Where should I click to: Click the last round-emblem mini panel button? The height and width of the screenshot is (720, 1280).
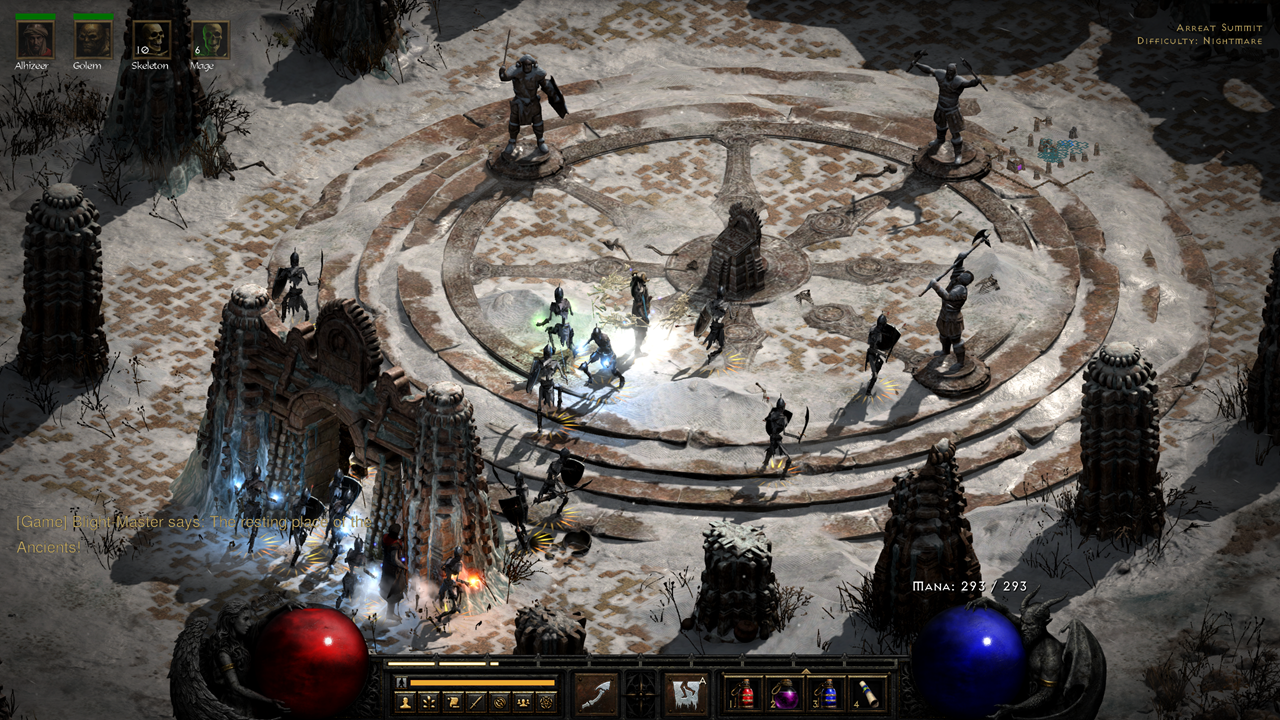[x=547, y=702]
